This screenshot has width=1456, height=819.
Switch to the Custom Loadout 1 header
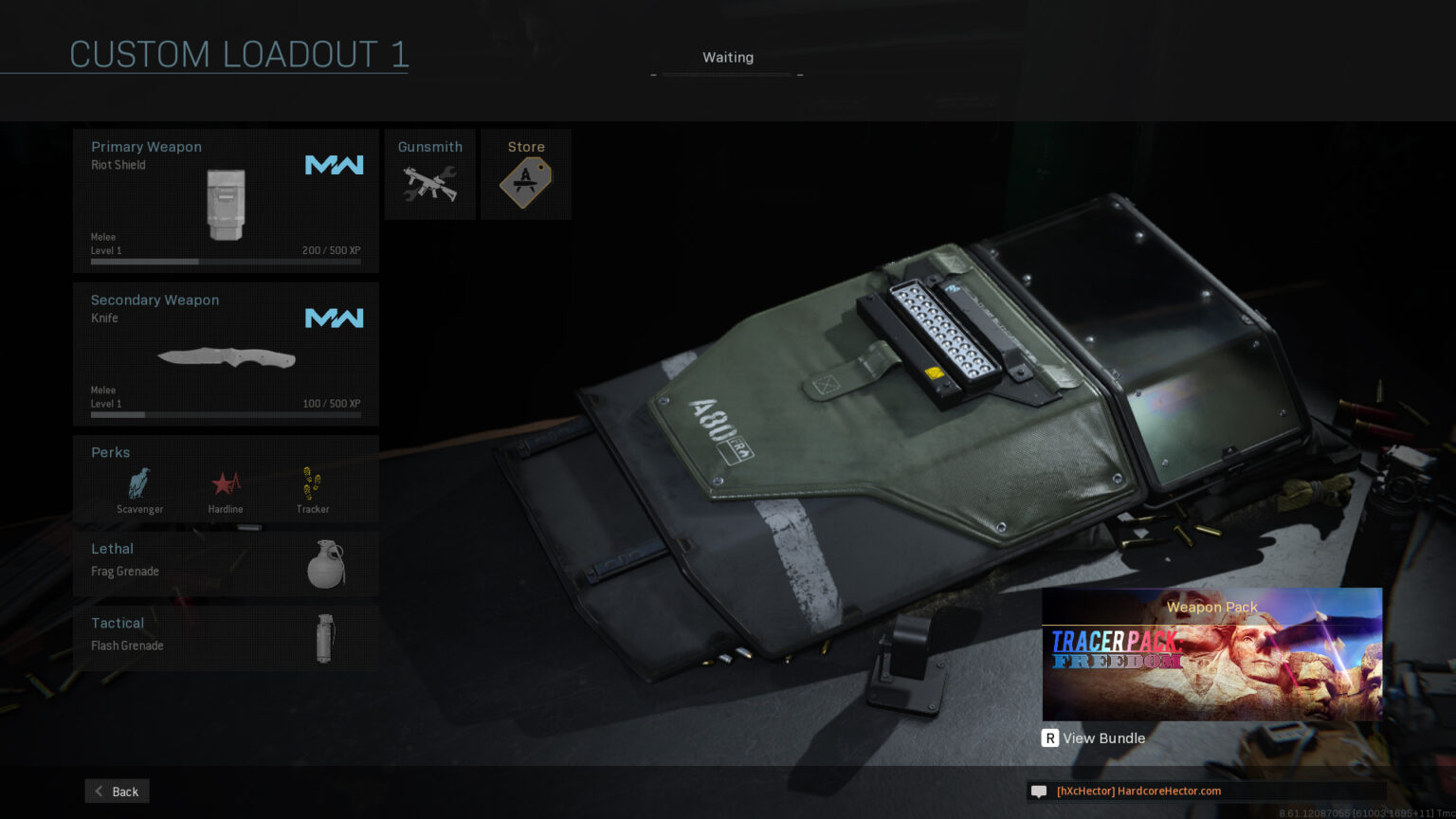coord(238,54)
